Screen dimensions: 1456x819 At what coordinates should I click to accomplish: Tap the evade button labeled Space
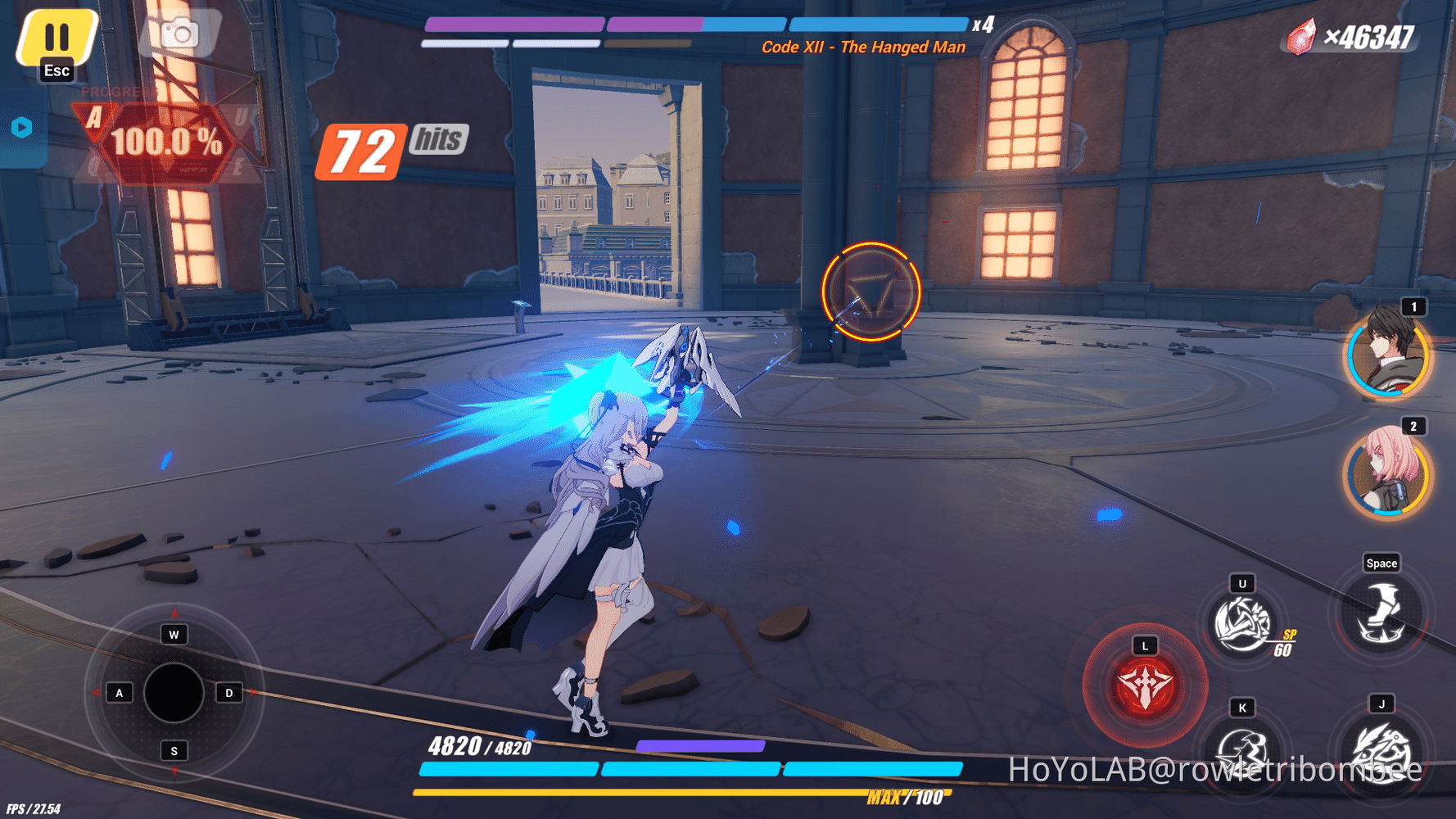(x=1381, y=612)
